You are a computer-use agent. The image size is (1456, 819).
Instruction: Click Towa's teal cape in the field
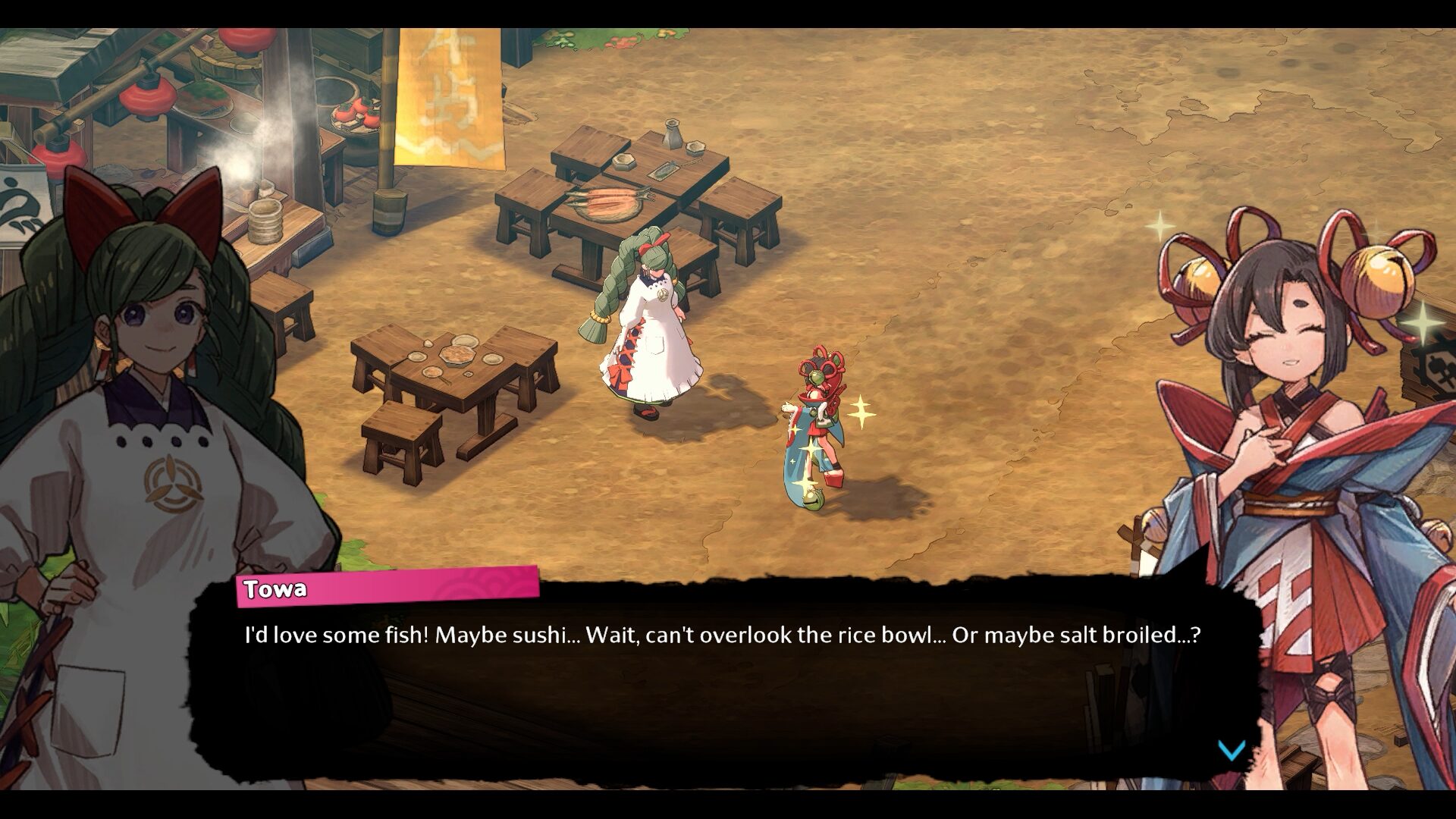(800, 455)
